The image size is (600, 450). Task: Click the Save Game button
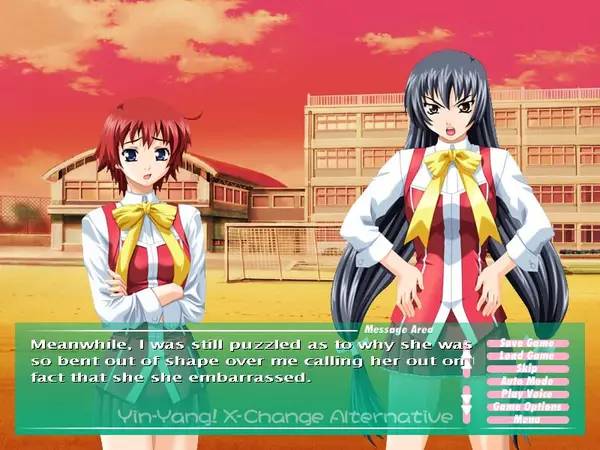(x=527, y=343)
